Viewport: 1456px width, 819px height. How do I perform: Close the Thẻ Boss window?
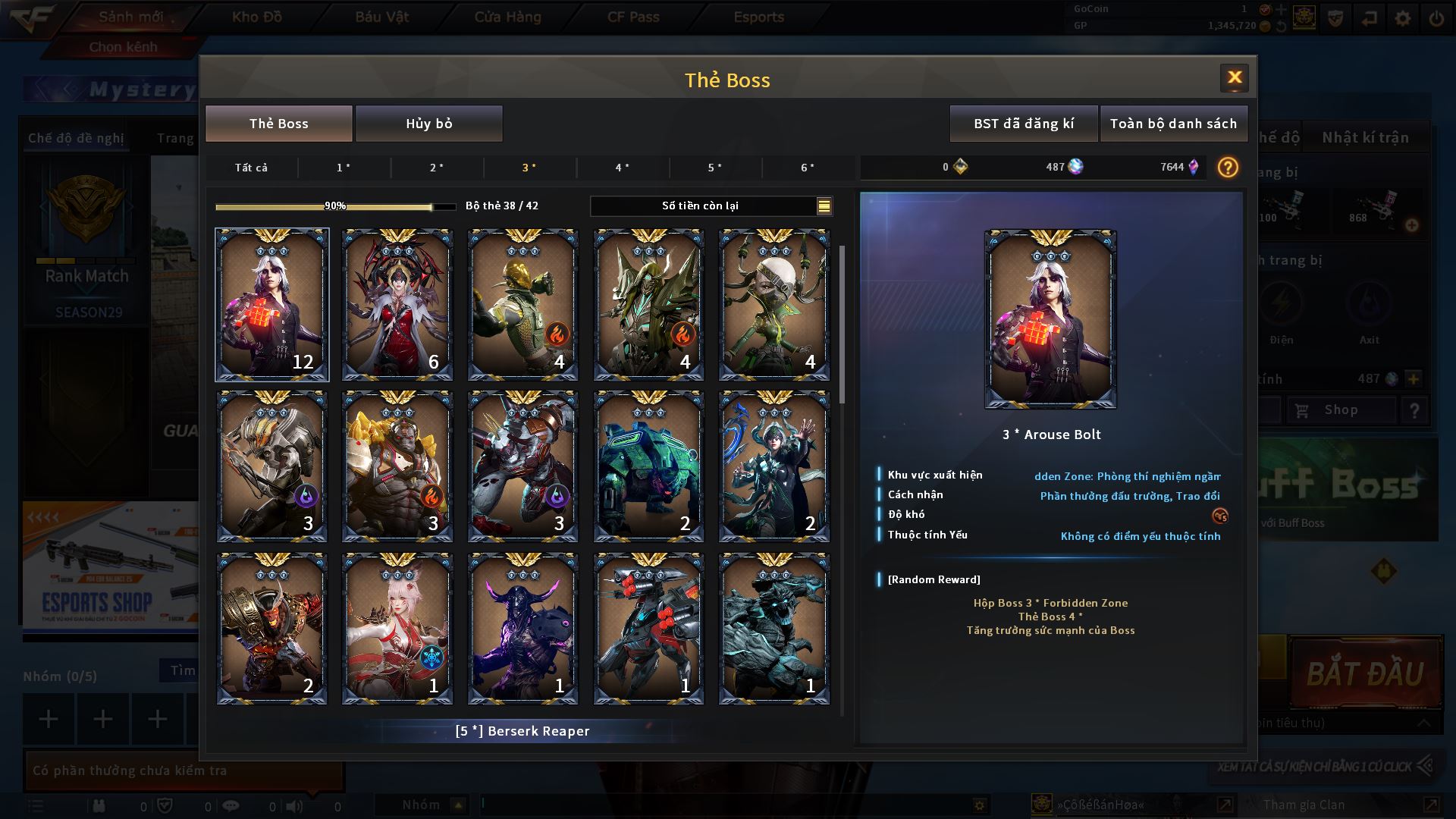[1234, 77]
